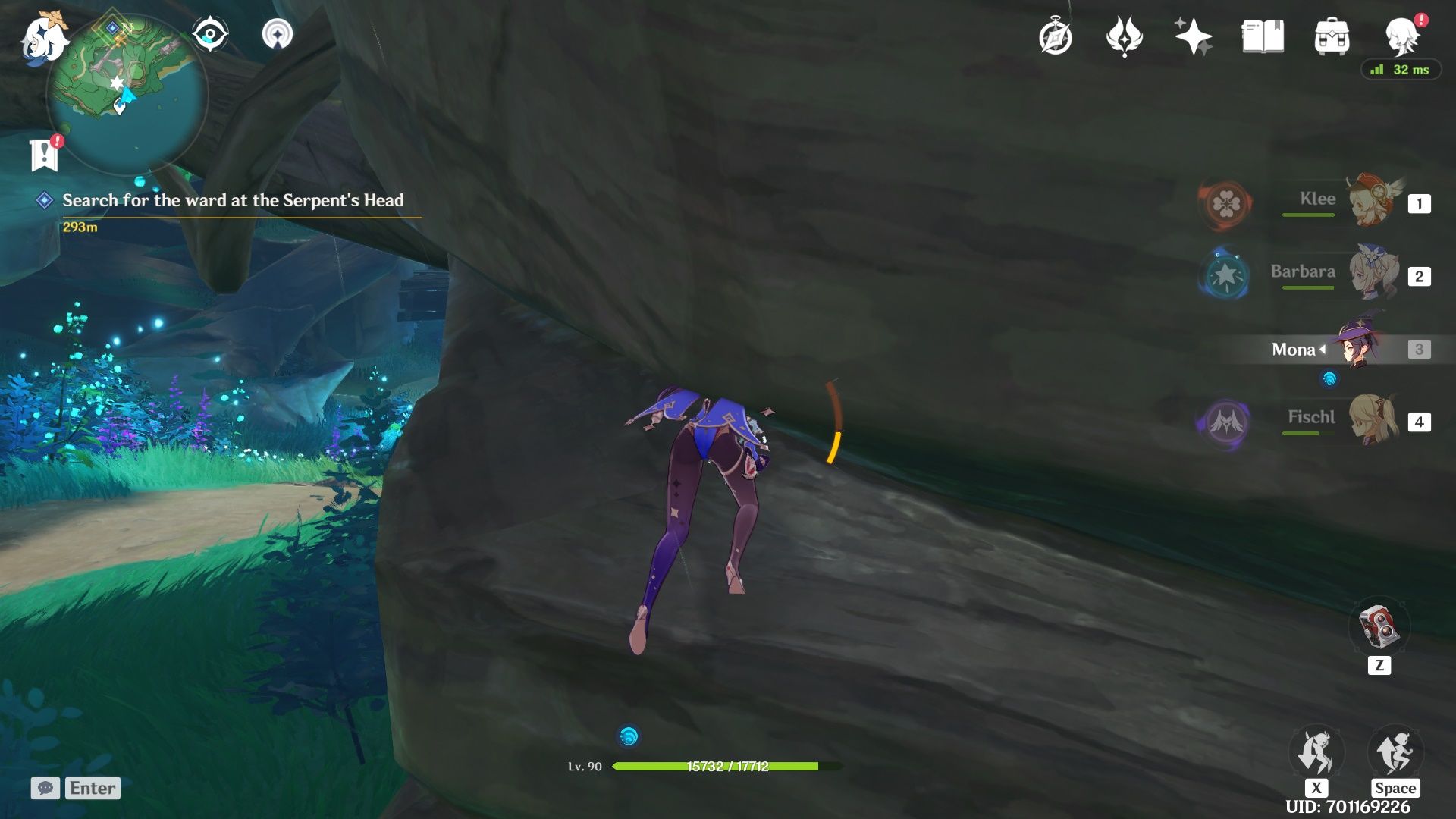Select the Serpent's Head quest tracker
Viewport: 1456px width, 819px height.
(x=233, y=201)
